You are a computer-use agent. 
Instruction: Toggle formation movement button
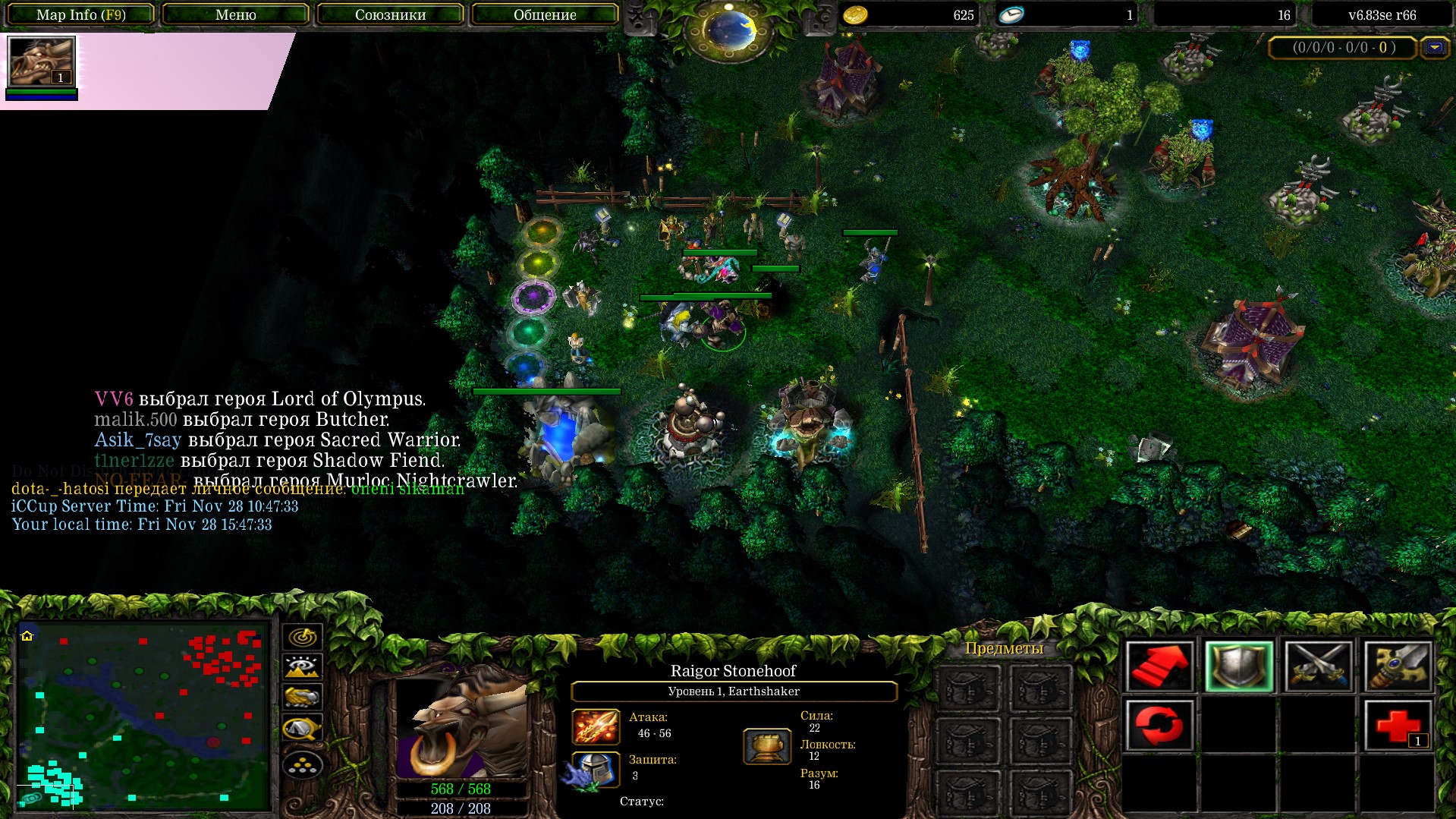tap(302, 765)
